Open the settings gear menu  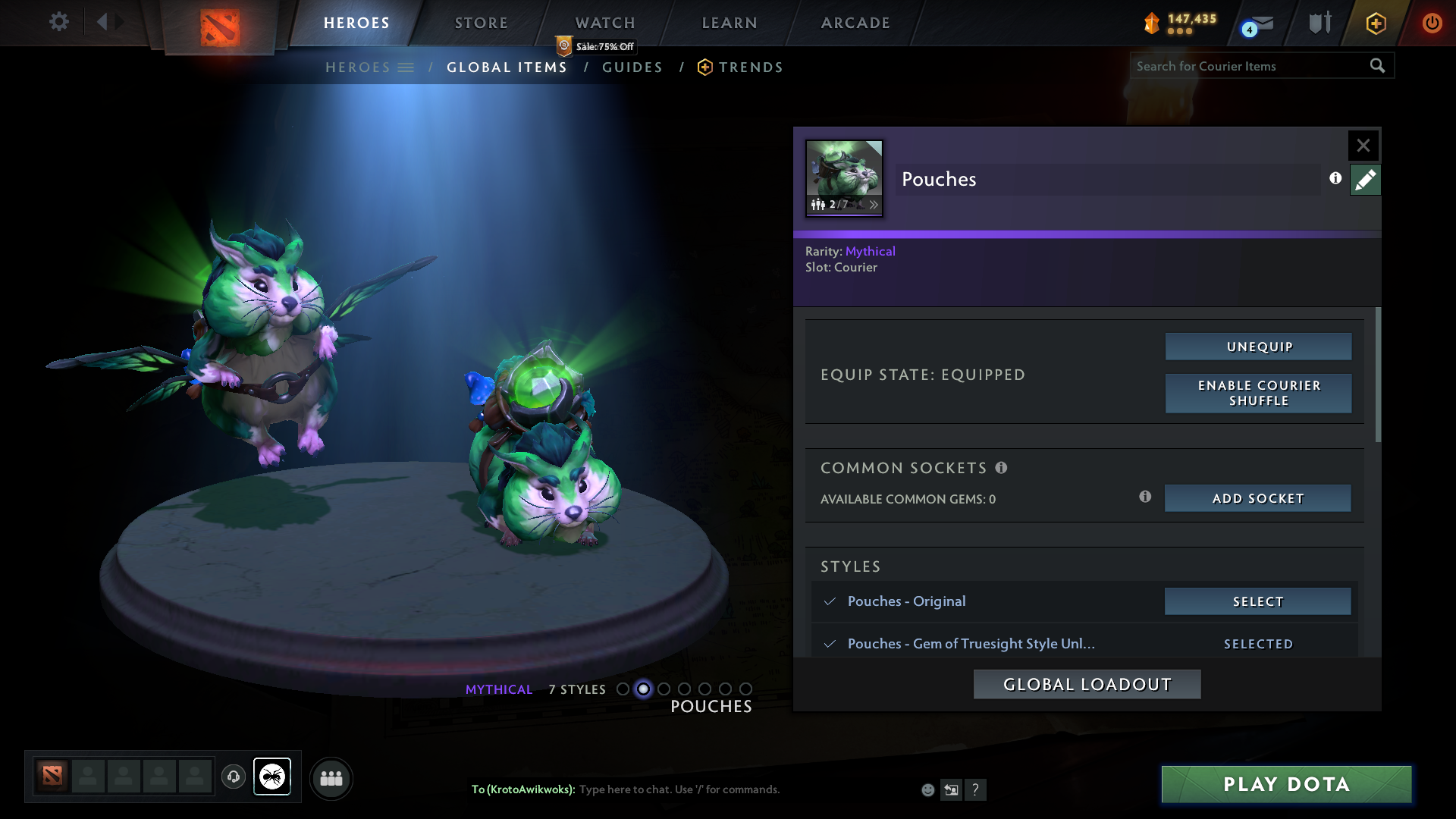(x=59, y=22)
